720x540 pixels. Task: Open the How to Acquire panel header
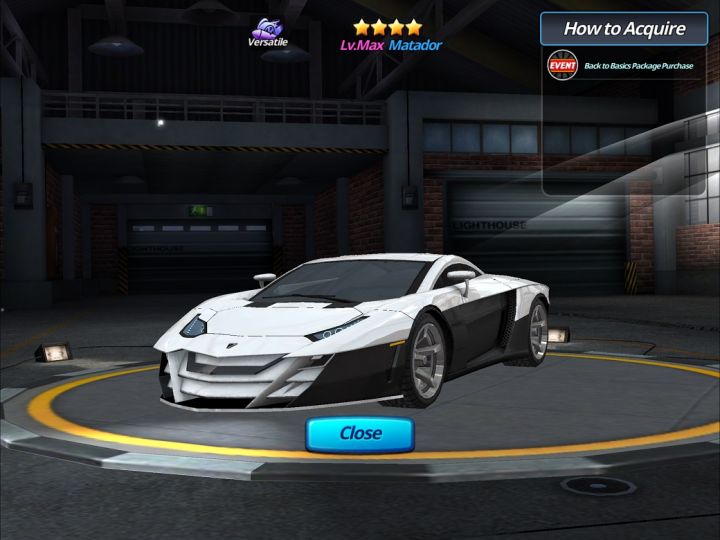pyautogui.click(x=623, y=28)
